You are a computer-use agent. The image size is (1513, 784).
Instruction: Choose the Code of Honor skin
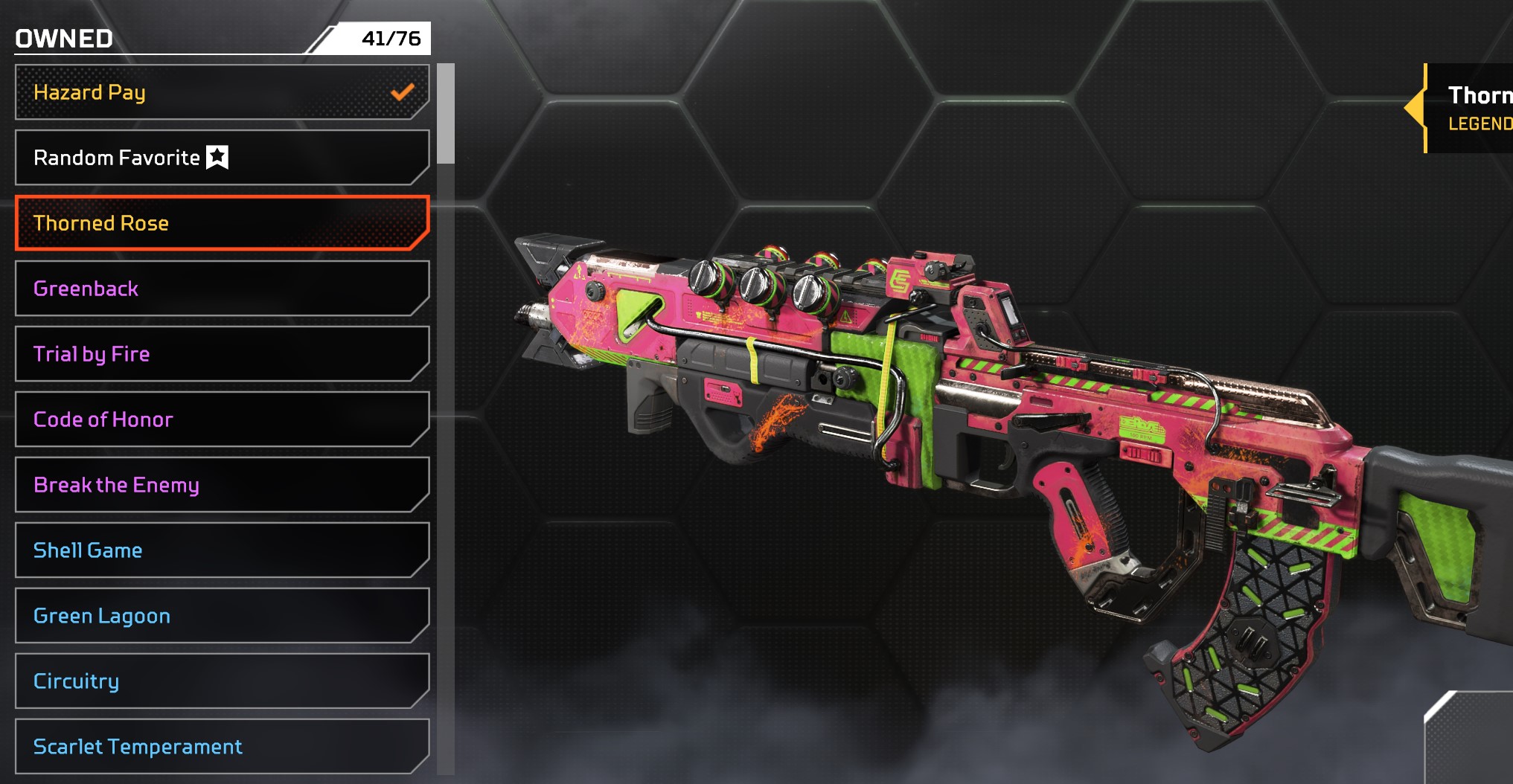coord(222,420)
